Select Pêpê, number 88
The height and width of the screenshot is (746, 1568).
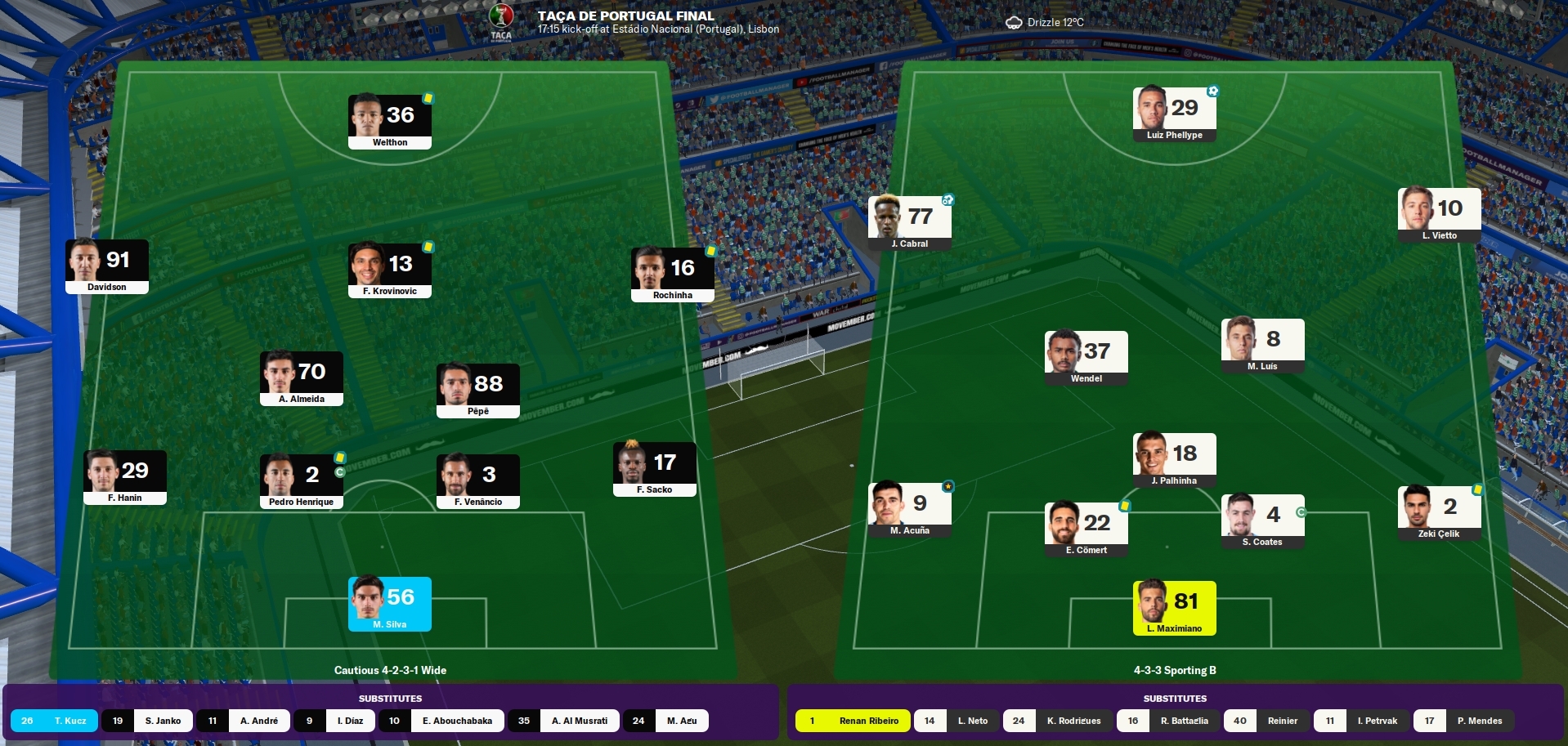[478, 391]
